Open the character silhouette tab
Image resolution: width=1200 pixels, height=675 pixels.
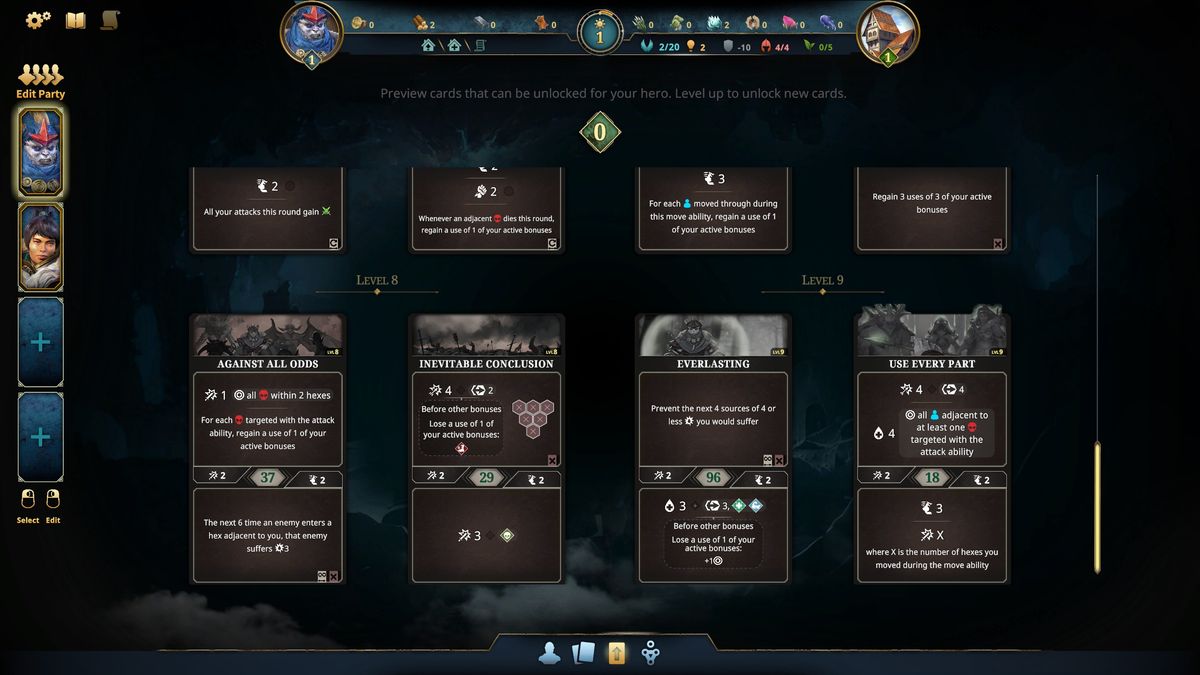point(549,654)
